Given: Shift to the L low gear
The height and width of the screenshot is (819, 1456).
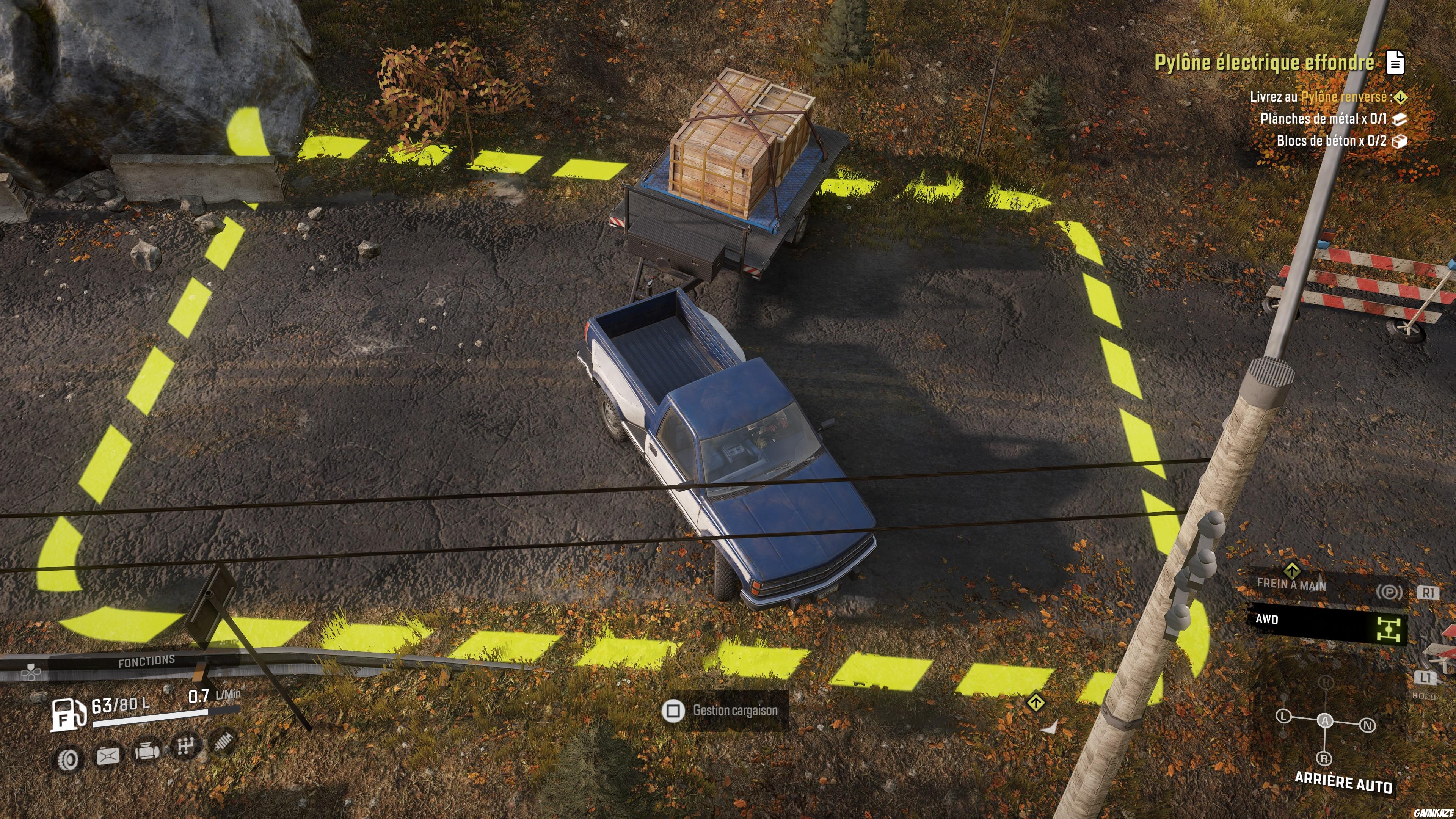Looking at the screenshot, I should (x=1283, y=716).
